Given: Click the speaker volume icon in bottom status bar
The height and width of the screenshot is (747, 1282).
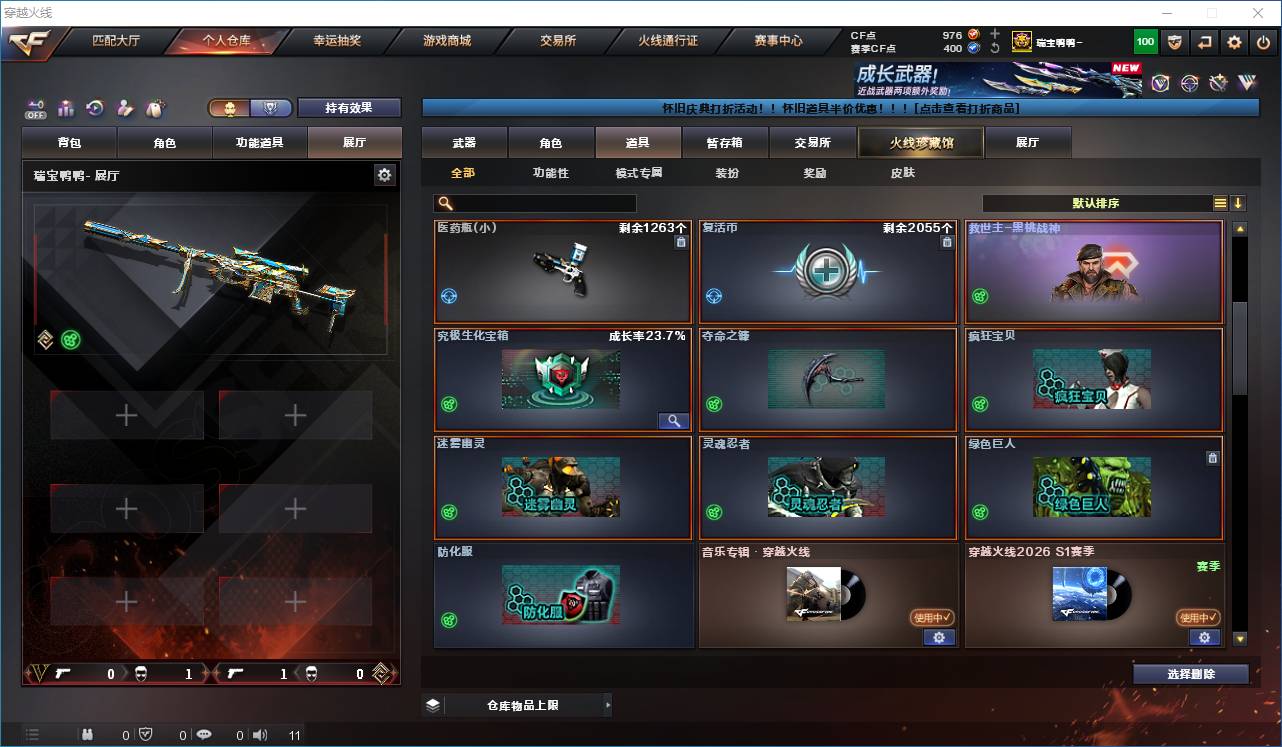Looking at the screenshot, I should tap(259, 734).
